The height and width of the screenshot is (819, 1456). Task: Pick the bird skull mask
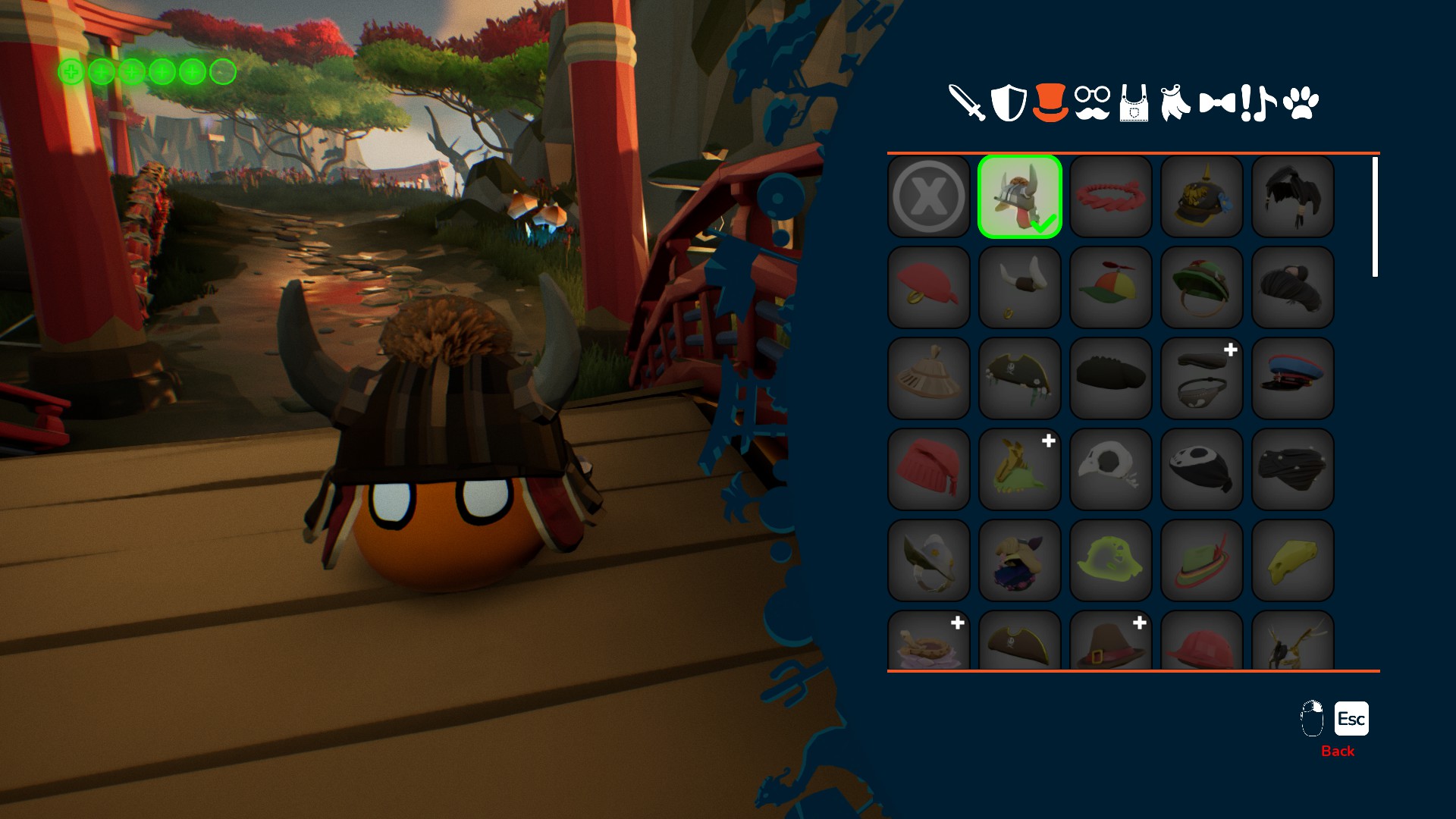pyautogui.click(x=1111, y=469)
